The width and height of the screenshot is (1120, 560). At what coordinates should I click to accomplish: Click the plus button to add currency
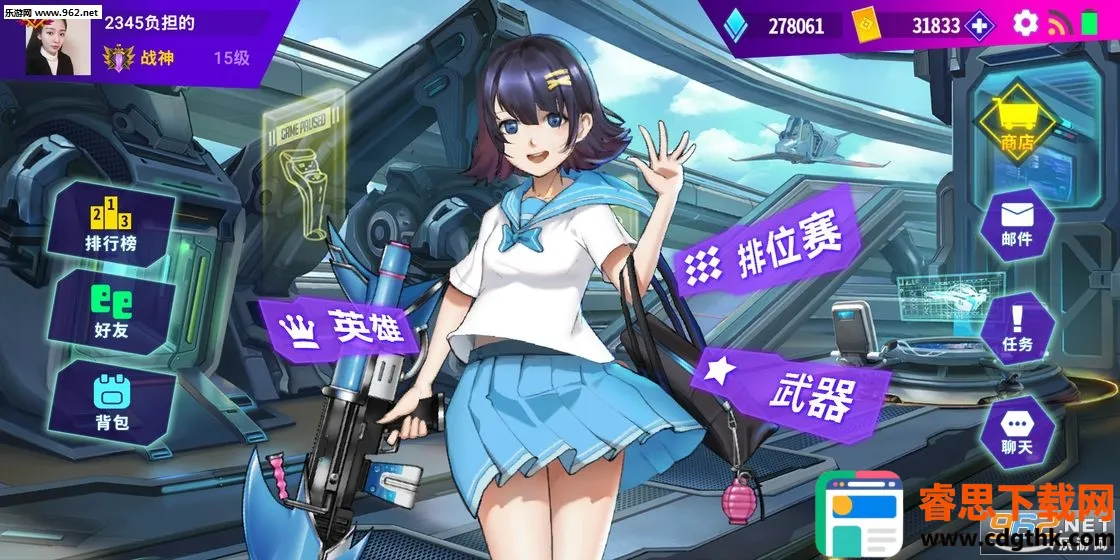[x=981, y=25]
